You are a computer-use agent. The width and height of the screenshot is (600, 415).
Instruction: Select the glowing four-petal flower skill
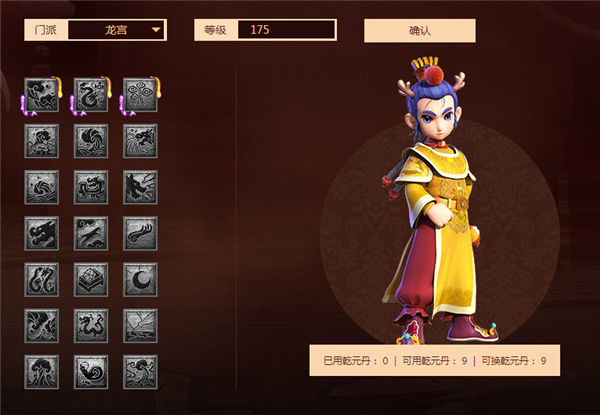[x=140, y=95]
